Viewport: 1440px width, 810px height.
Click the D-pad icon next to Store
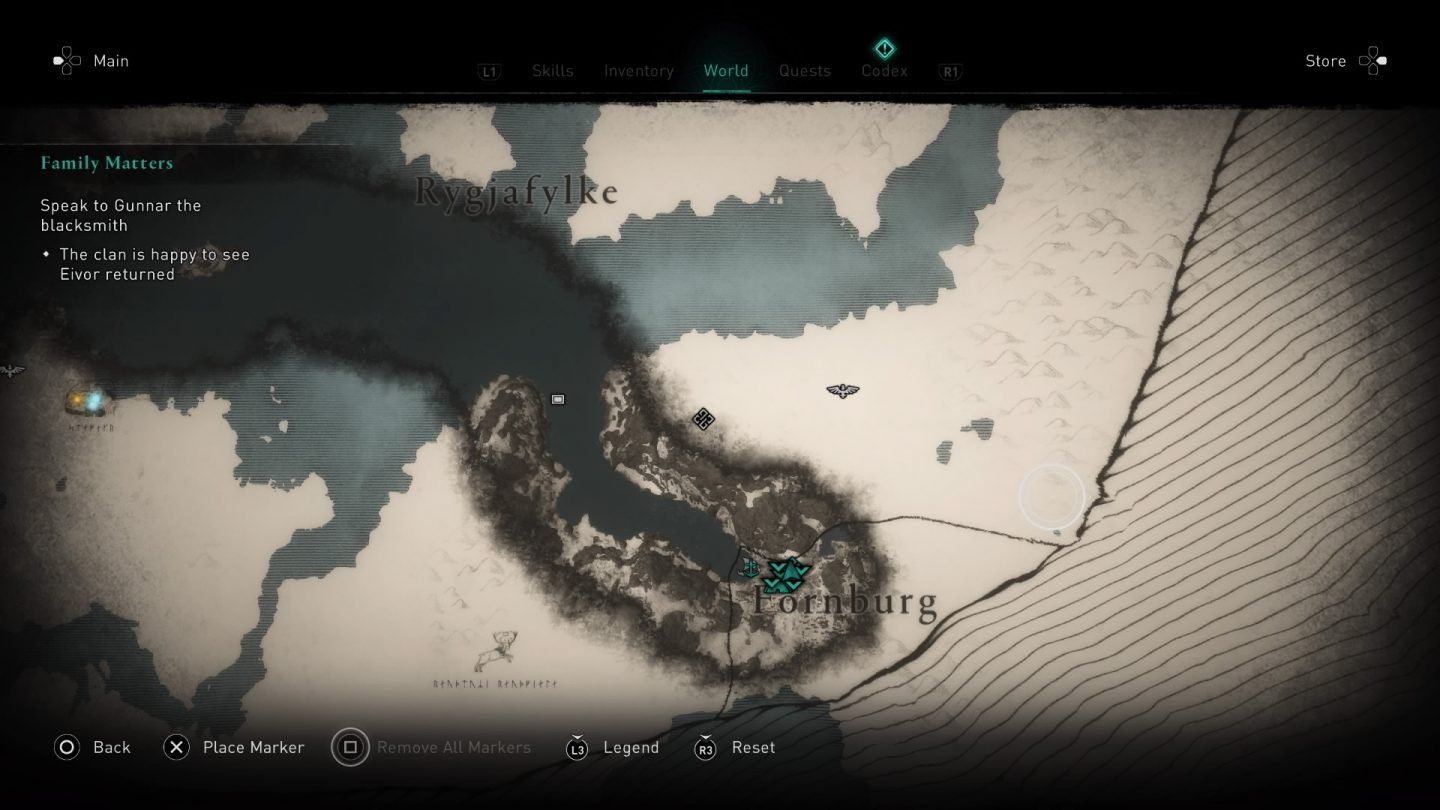(x=1374, y=60)
